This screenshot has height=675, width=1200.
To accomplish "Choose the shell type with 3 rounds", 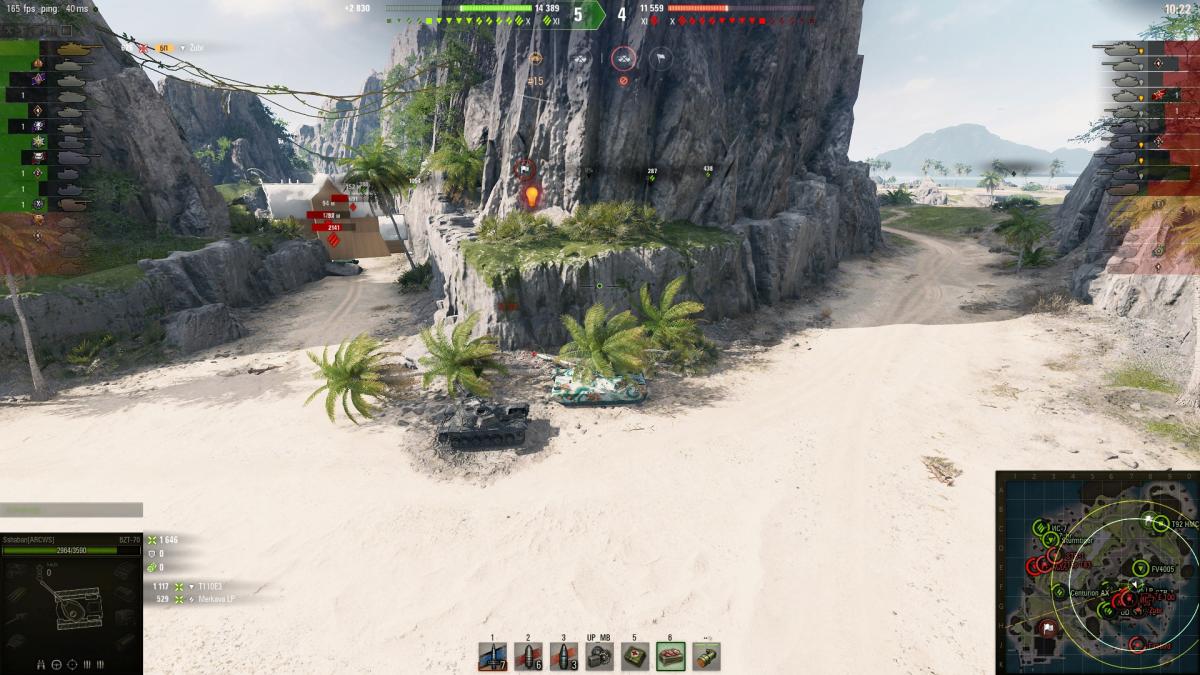I will (x=564, y=656).
